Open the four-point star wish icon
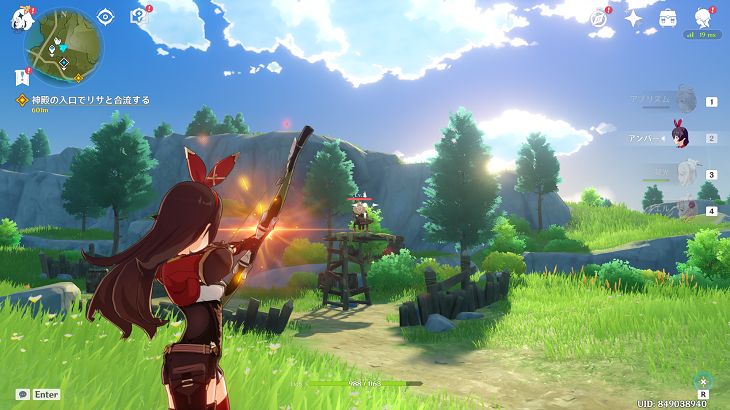Viewport: 730px width, 410px height. 633,18
